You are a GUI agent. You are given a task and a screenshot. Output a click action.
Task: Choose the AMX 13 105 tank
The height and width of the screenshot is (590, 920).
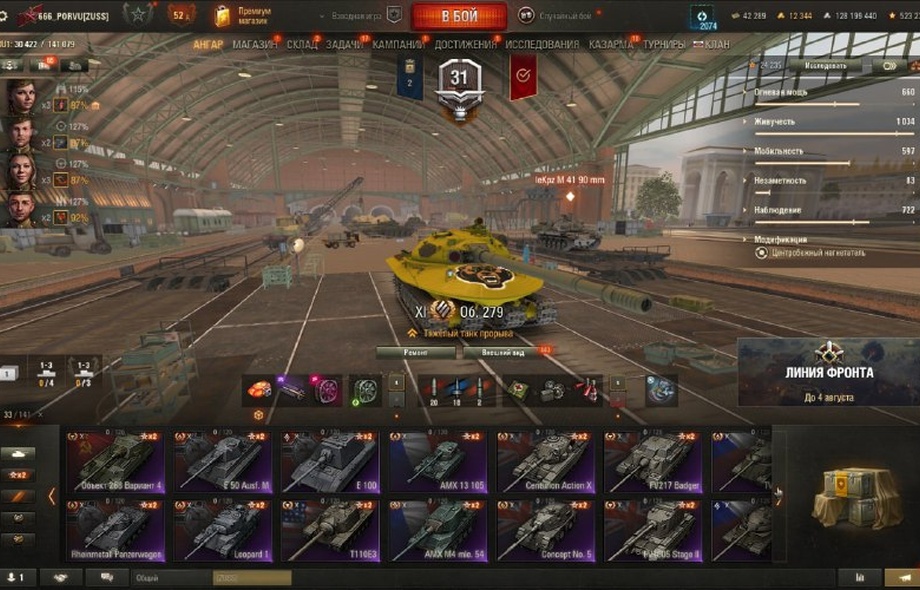coord(437,463)
